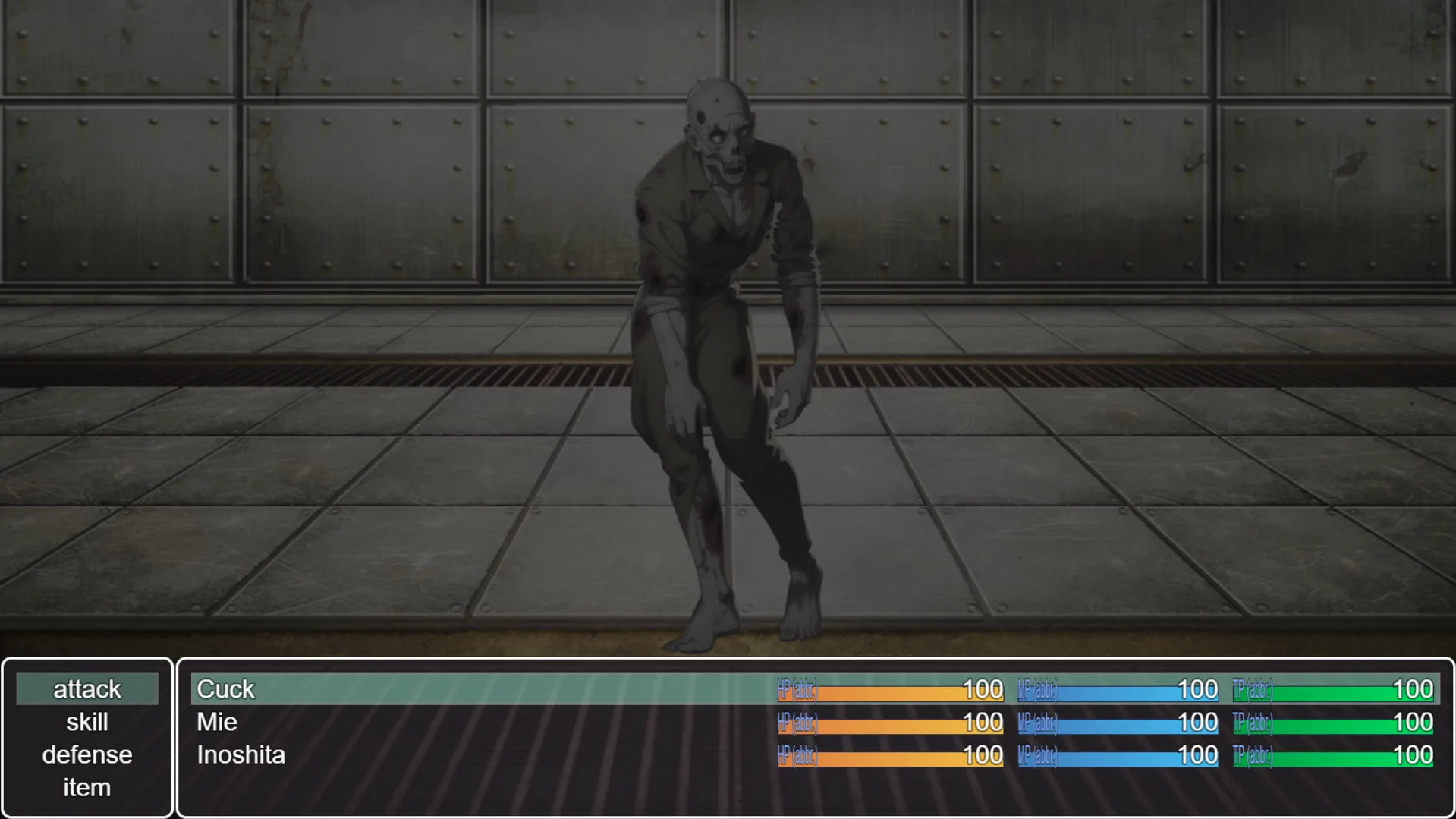This screenshot has height=819, width=1456.
Task: Choose the attack command
Action: click(x=87, y=689)
